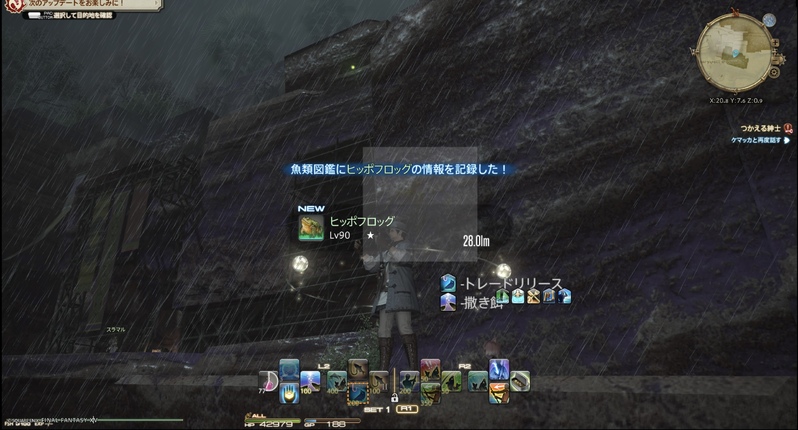The width and height of the screenshot is (798, 430).
Task: Click the crossed tools status buff icon
Action: [x=533, y=296]
